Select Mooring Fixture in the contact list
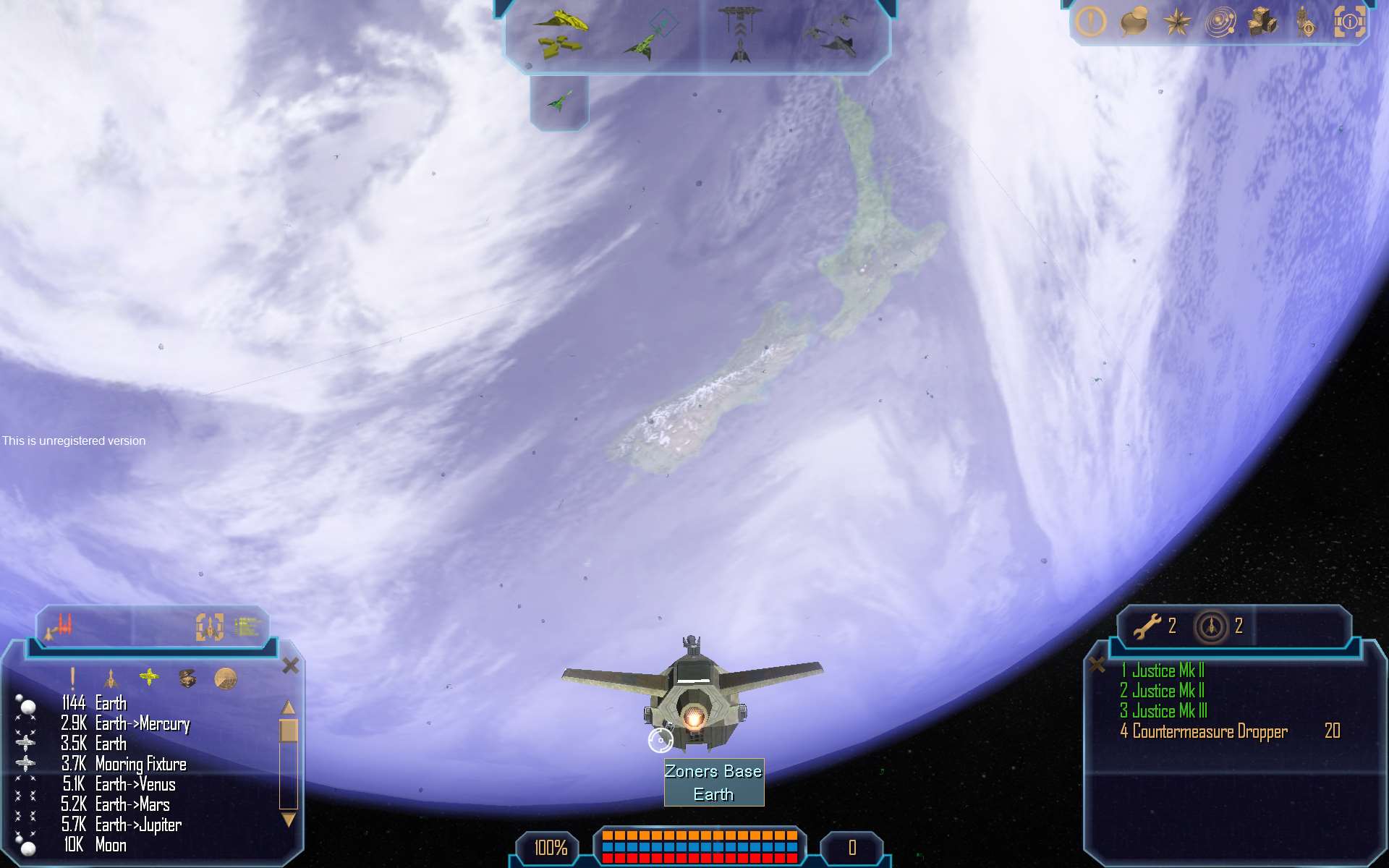The image size is (1389, 868). [140, 764]
